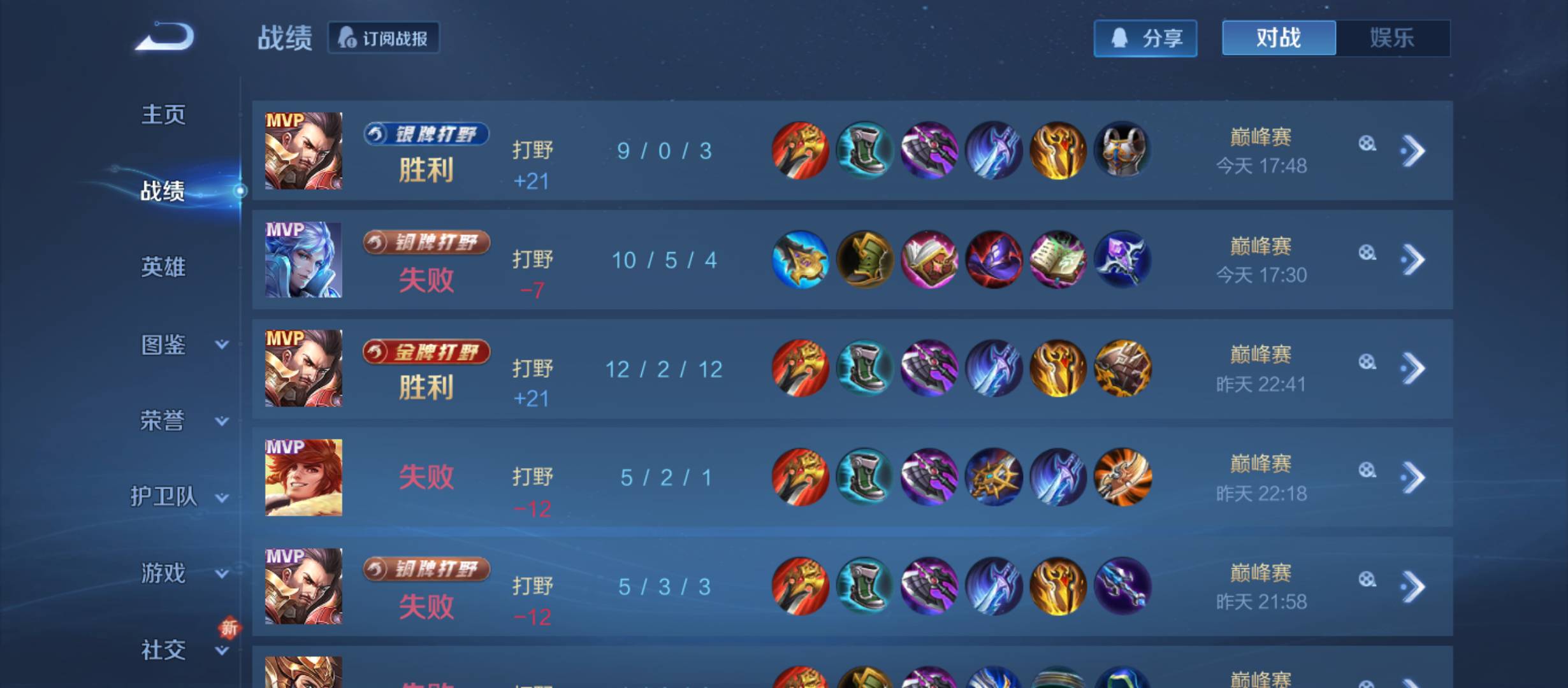Open the 主页 sidebar page
1568x688 pixels.
click(x=163, y=115)
